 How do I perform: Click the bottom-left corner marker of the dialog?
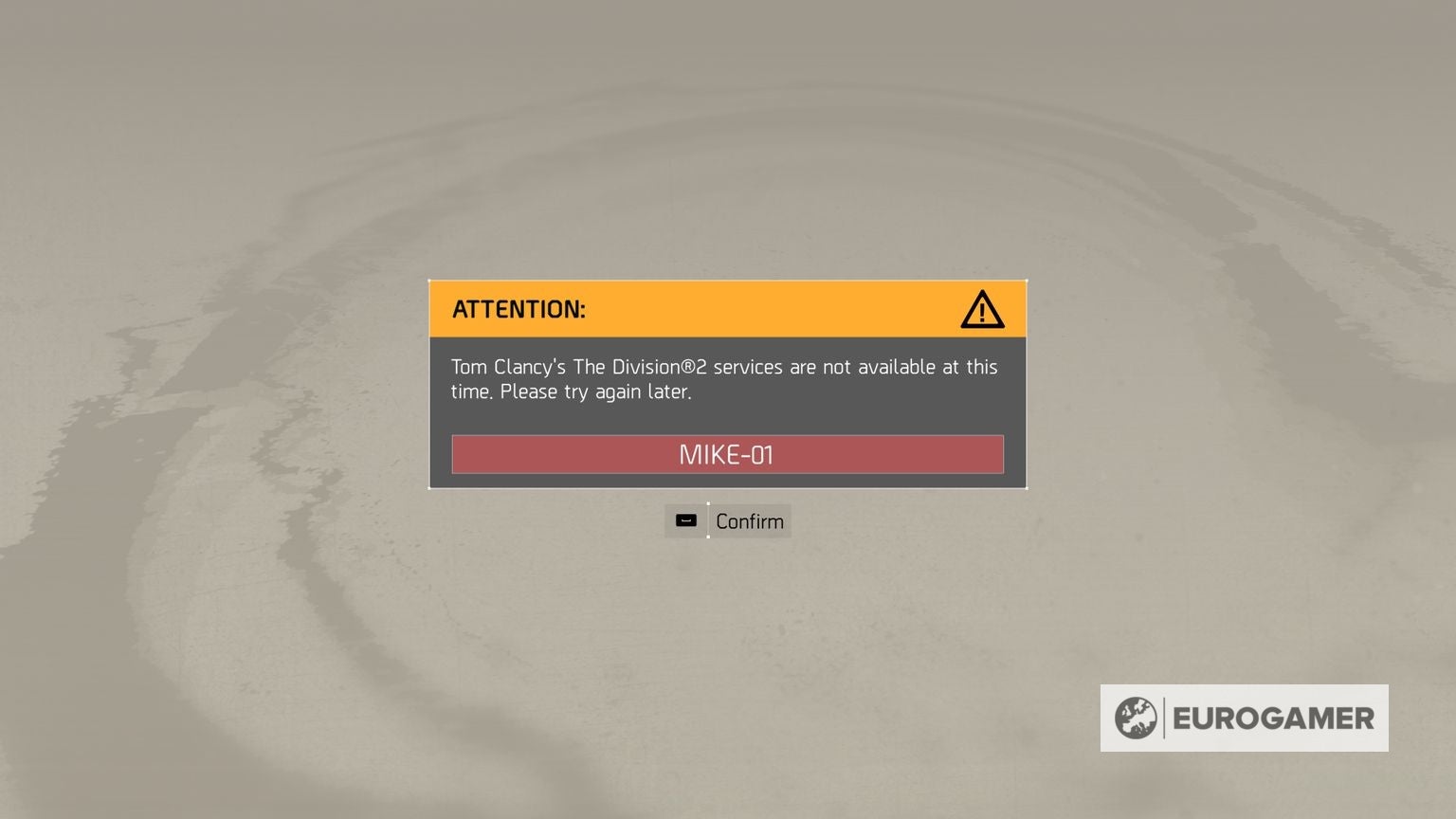pyautogui.click(x=429, y=488)
